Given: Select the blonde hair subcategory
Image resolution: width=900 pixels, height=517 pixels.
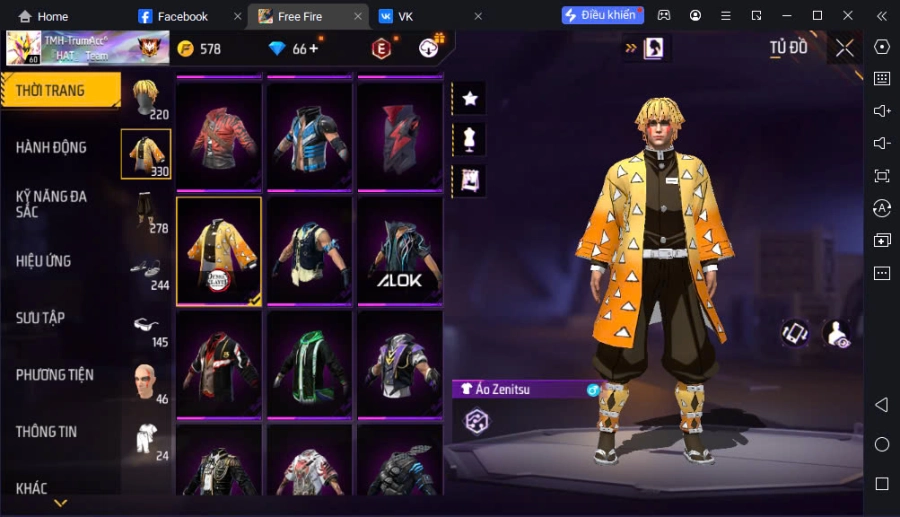Looking at the screenshot, I should [x=147, y=98].
